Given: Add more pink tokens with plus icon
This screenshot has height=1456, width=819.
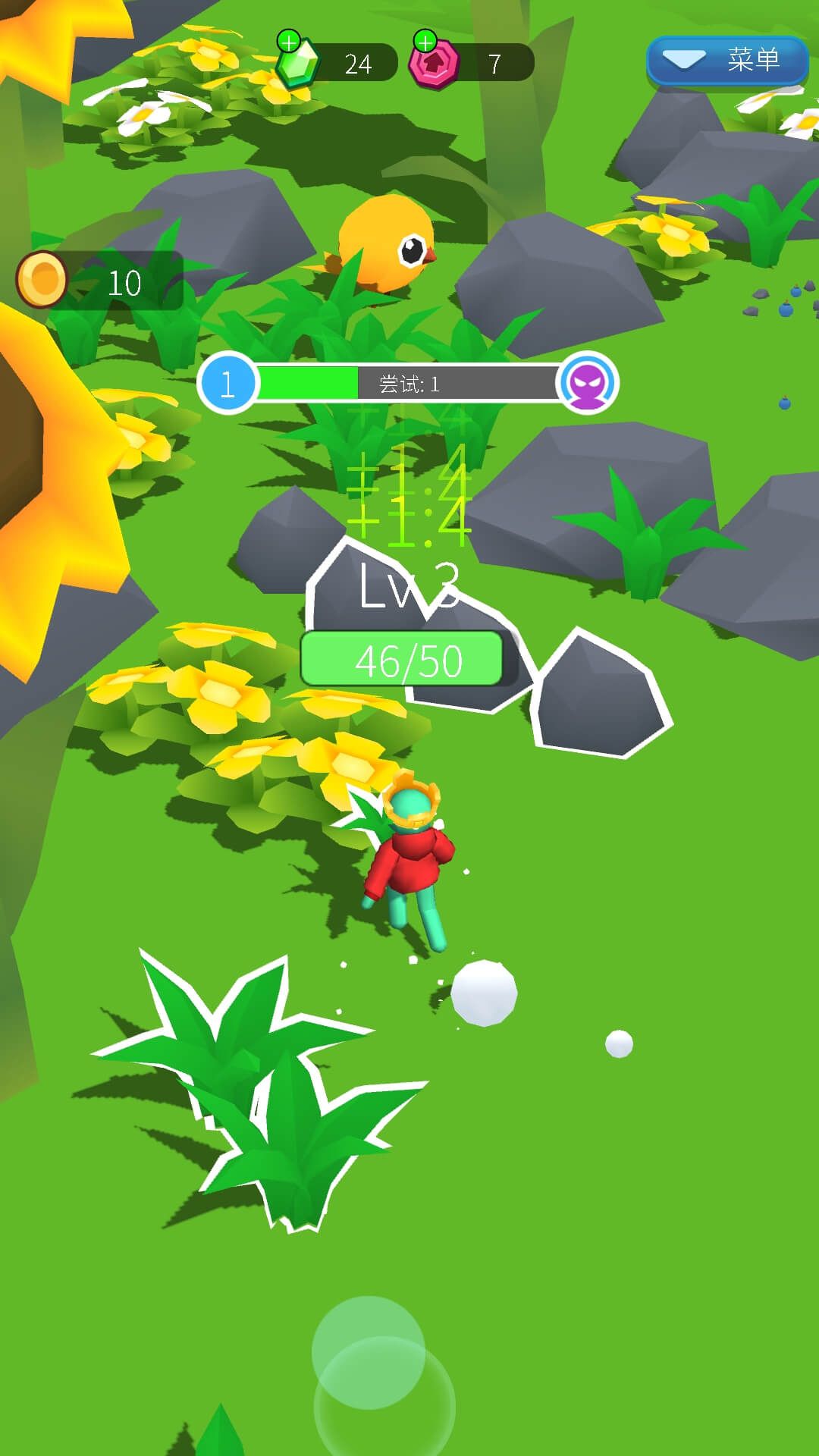Looking at the screenshot, I should 425,42.
